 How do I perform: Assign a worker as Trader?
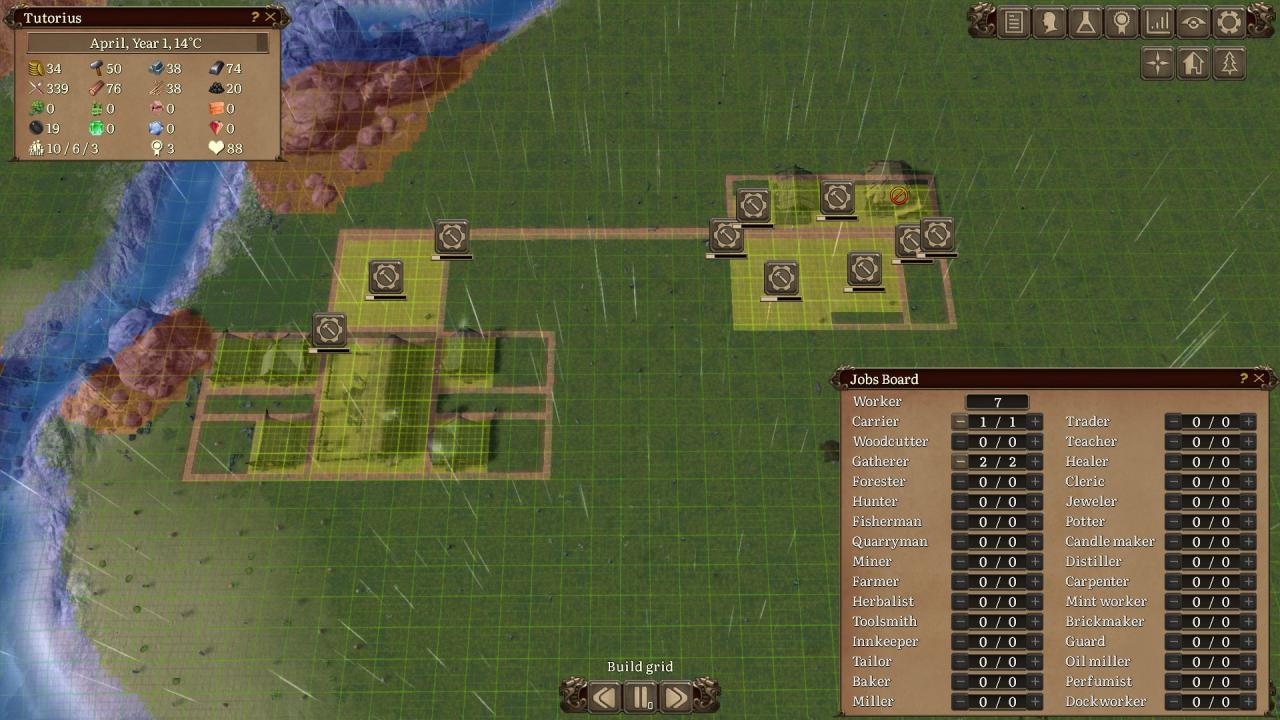[1248, 422]
